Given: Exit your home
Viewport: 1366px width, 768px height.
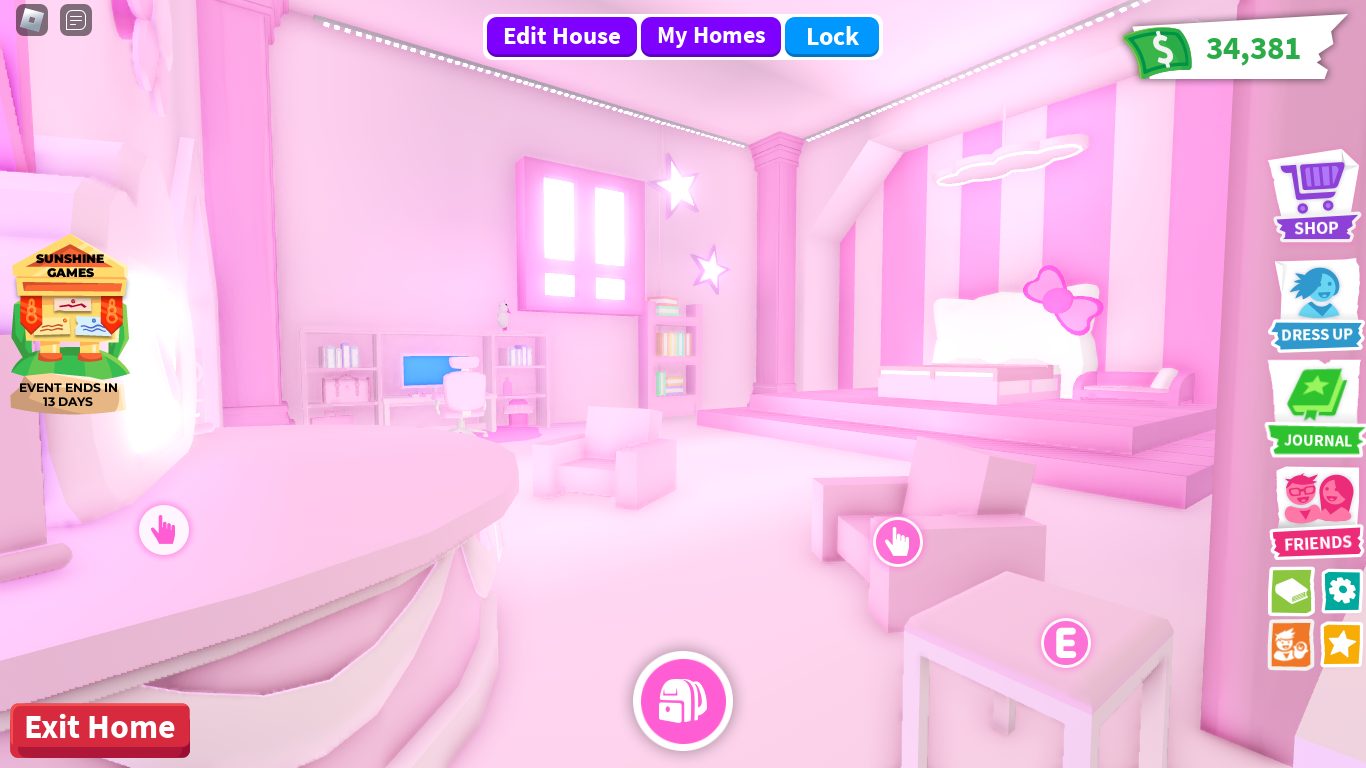Looking at the screenshot, I should pyautogui.click(x=99, y=730).
